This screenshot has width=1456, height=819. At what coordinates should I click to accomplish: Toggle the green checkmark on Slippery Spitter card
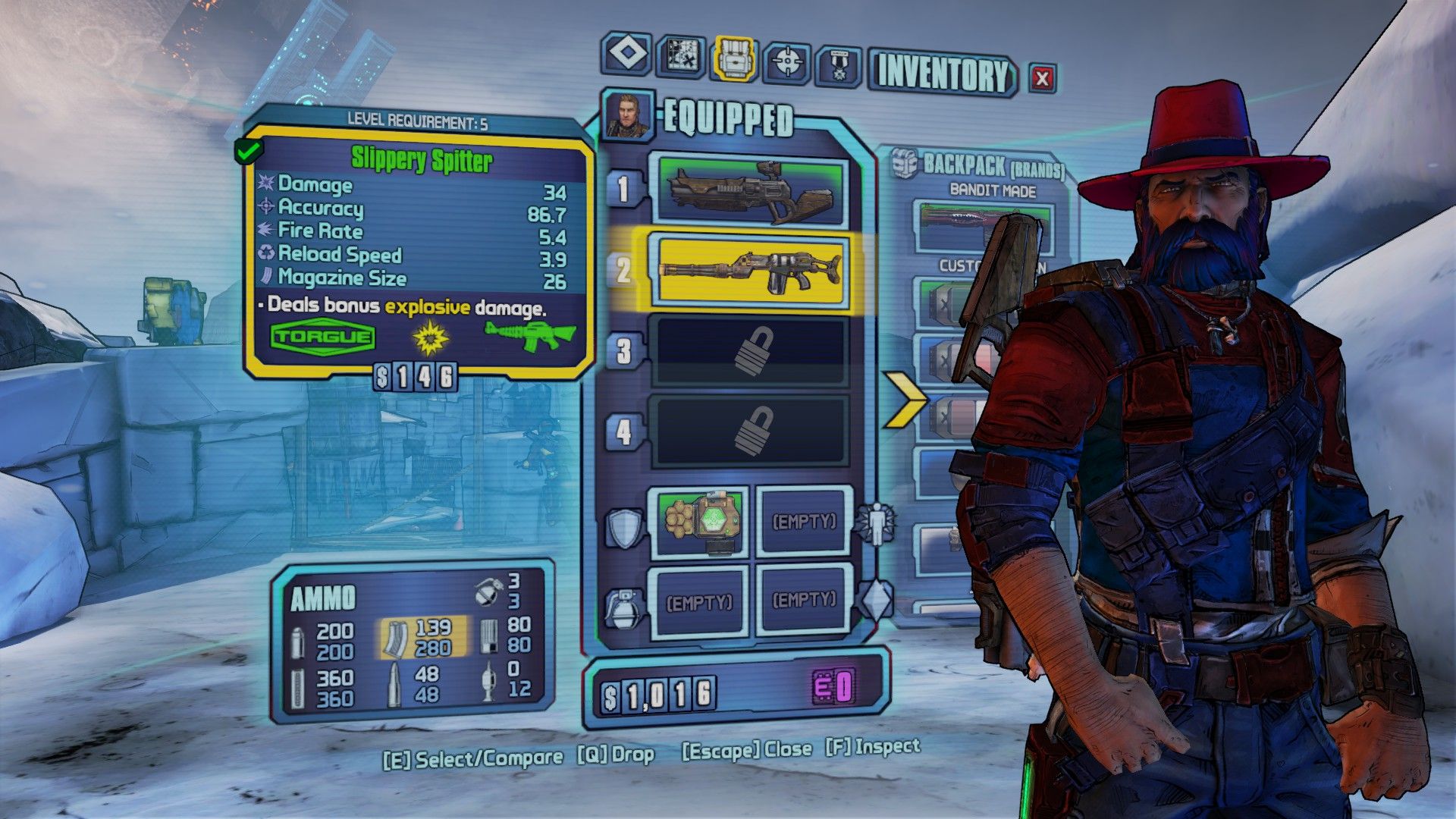click(250, 151)
